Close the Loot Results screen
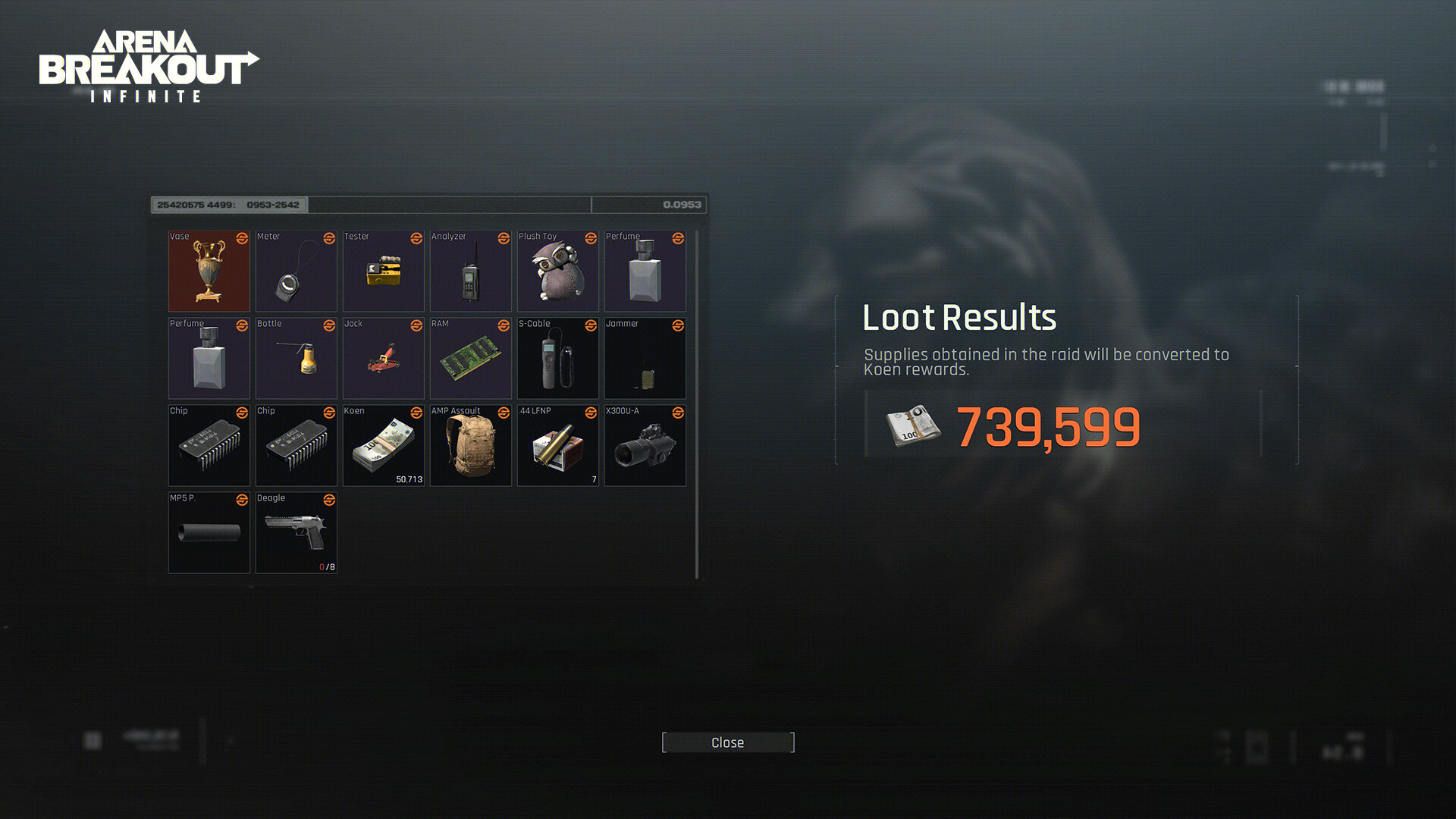Image resolution: width=1456 pixels, height=819 pixels. pos(727,742)
